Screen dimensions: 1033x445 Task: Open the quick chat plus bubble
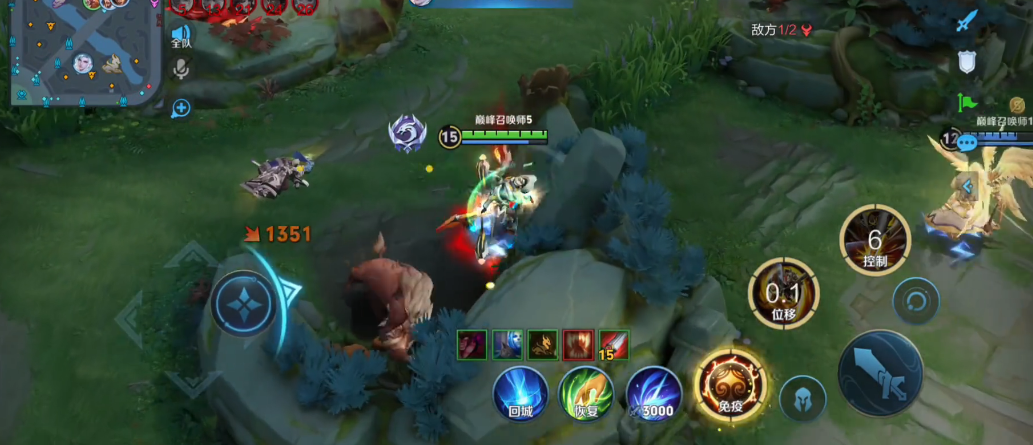181,108
